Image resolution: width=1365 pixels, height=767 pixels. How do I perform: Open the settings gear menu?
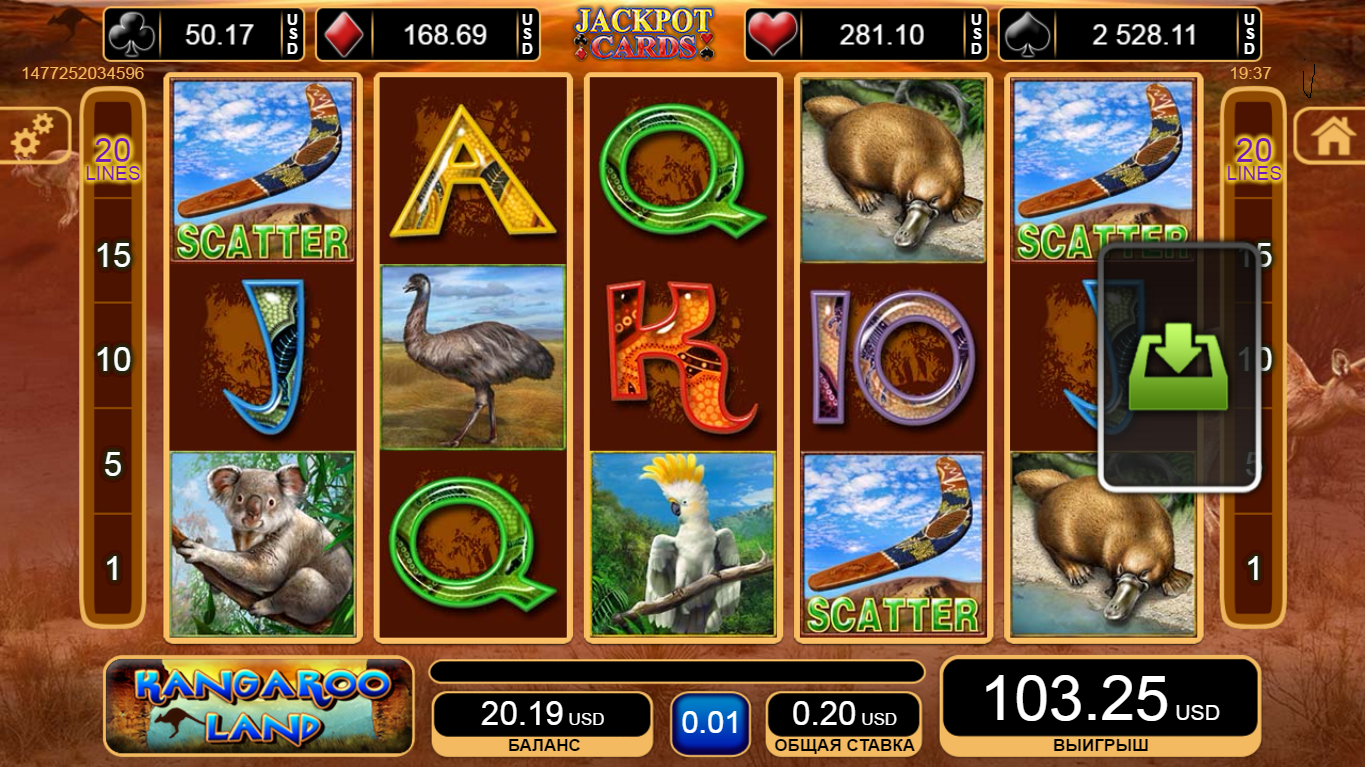(x=32, y=137)
